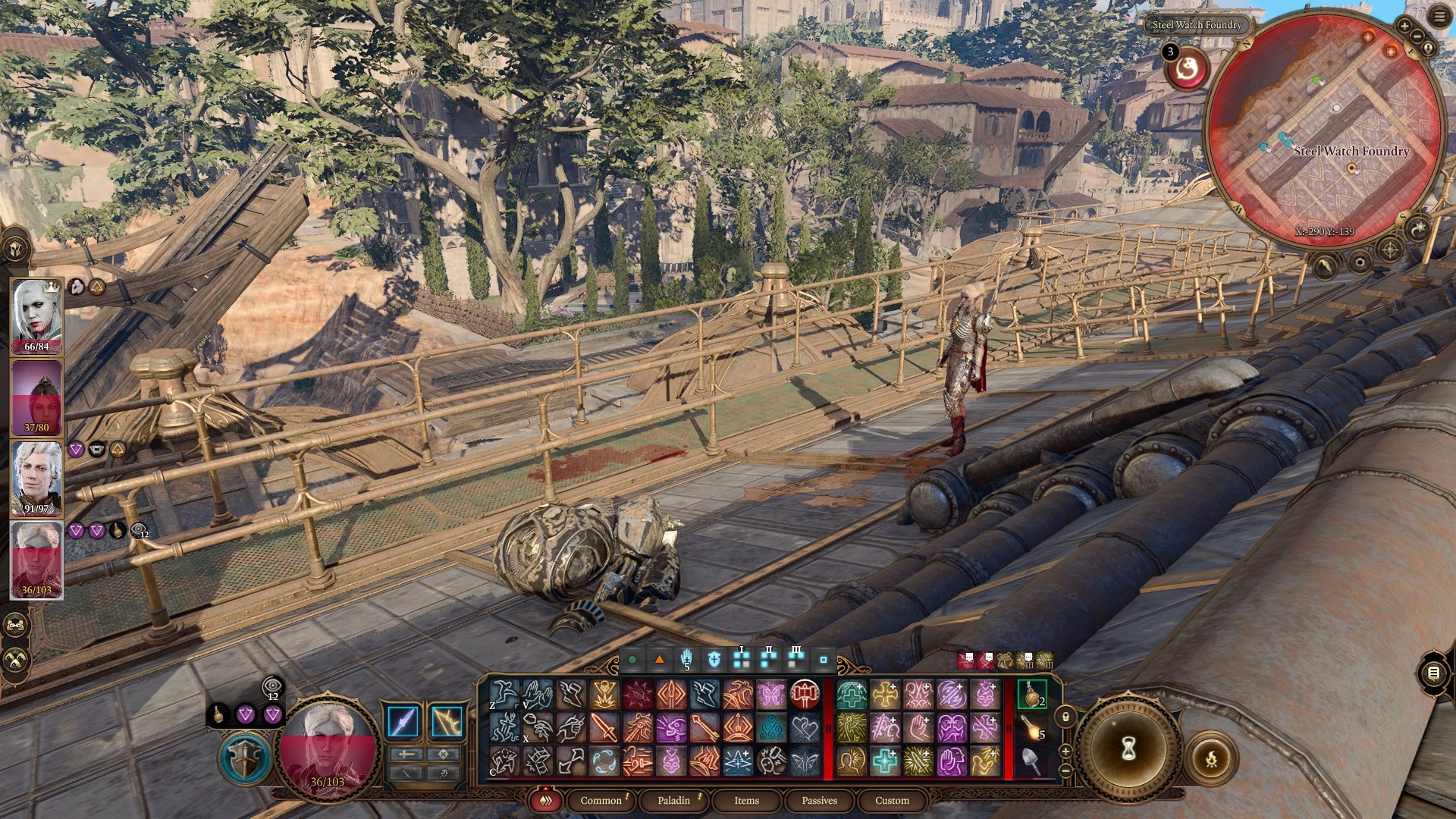The image size is (1456, 819).
Task: Open the Common actions tab
Action: pos(601,800)
